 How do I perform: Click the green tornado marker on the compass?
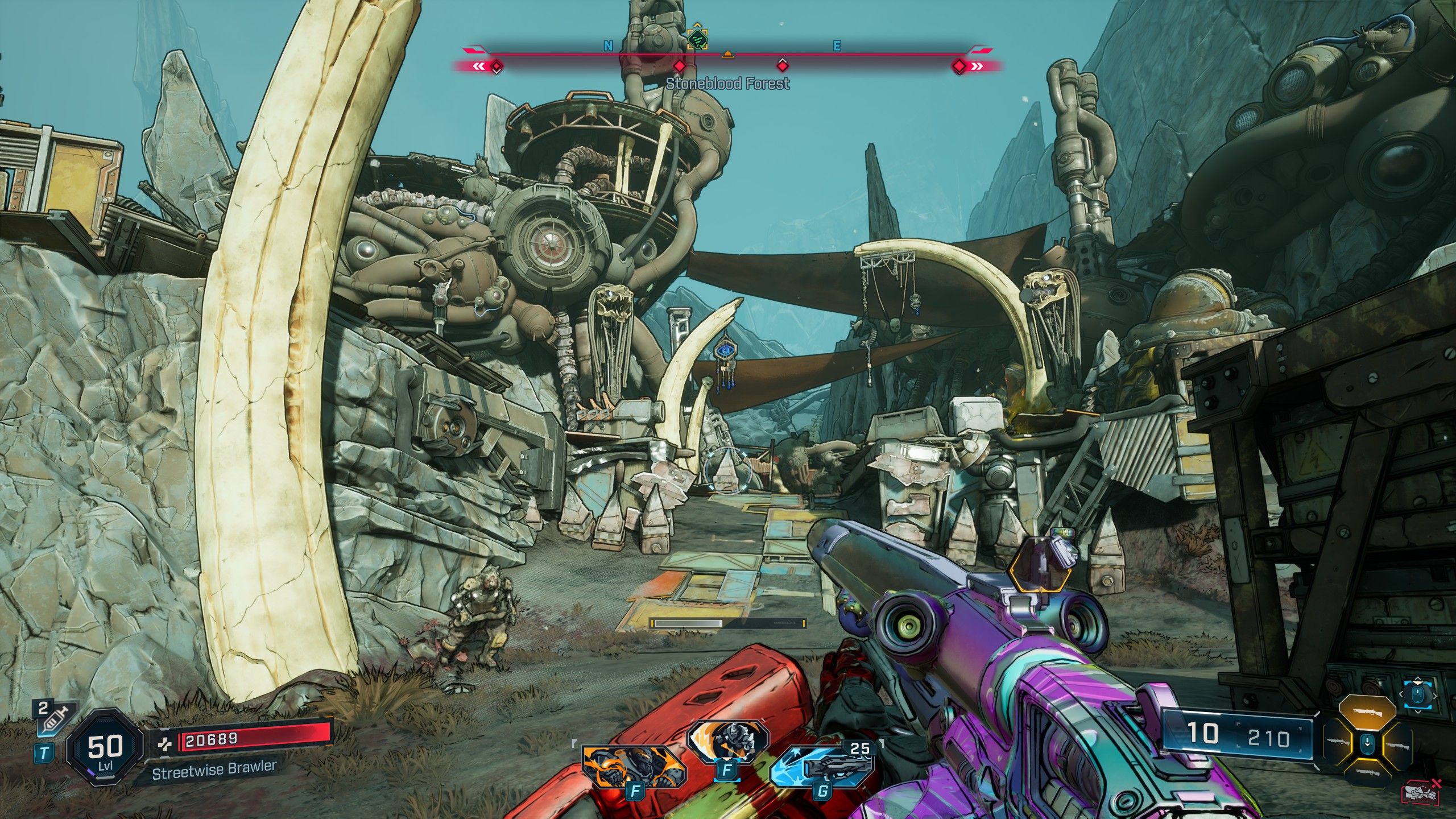coord(697,39)
